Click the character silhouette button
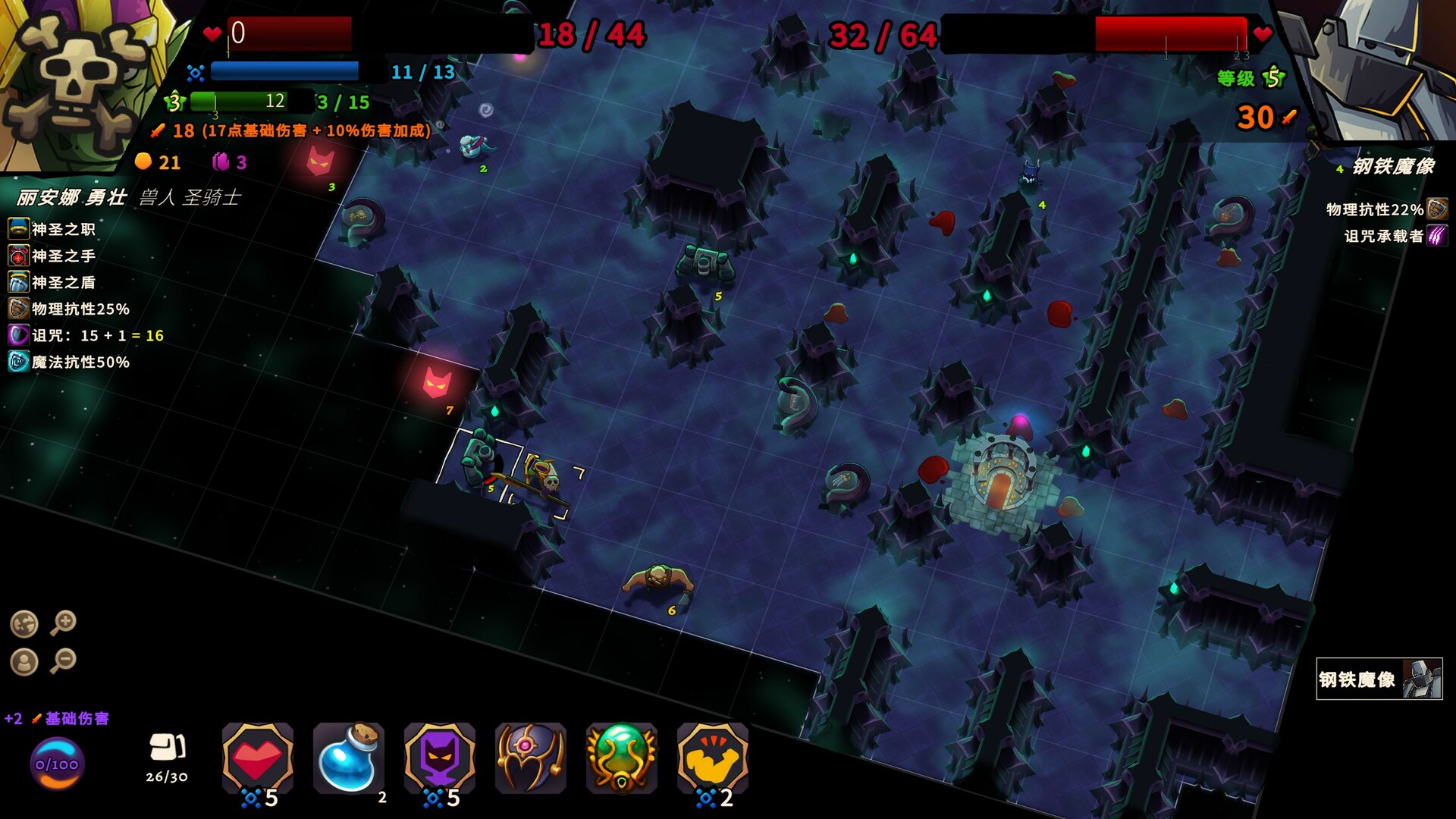 pos(24,662)
